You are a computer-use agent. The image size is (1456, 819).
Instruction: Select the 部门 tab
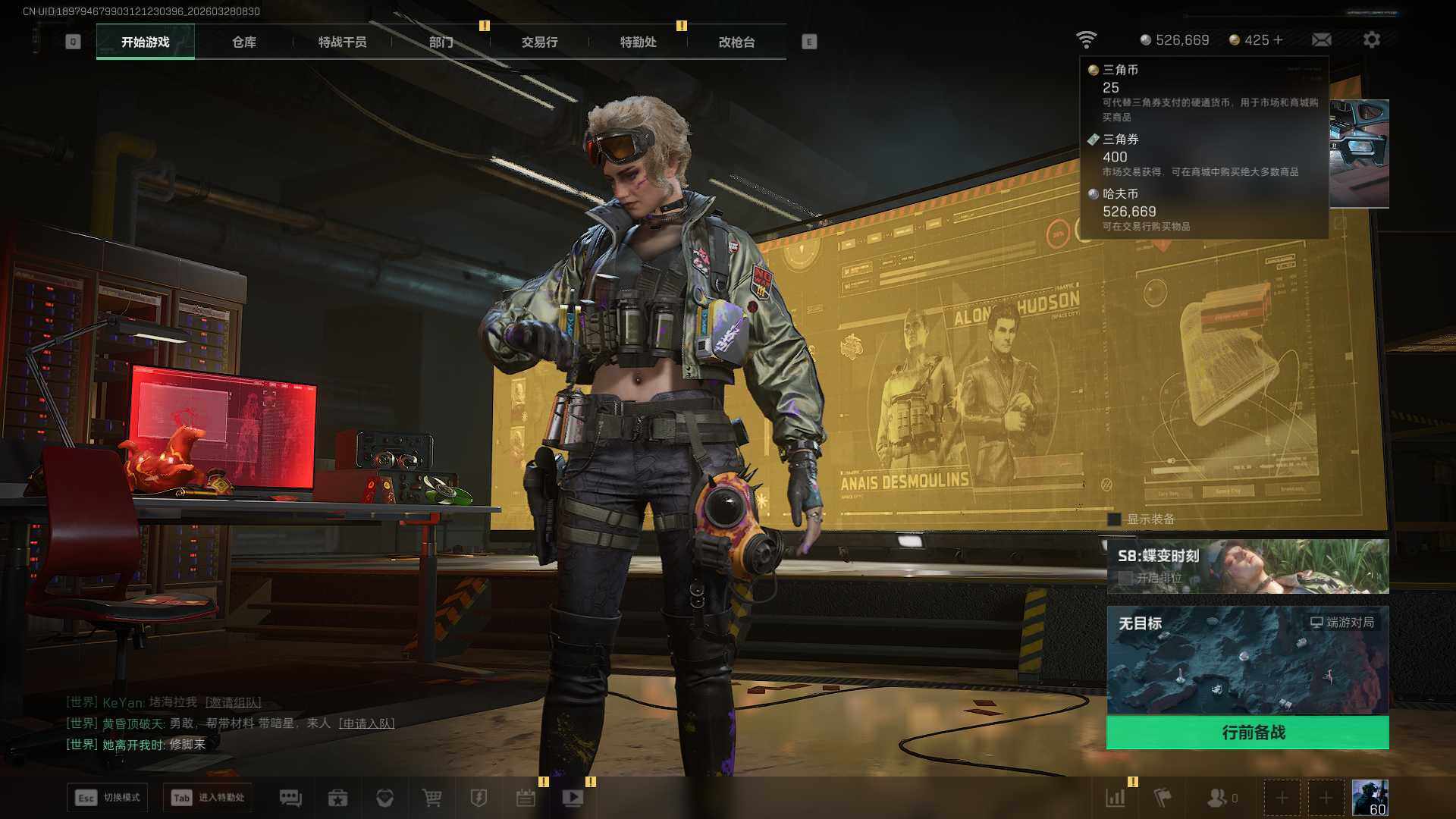[x=441, y=42]
